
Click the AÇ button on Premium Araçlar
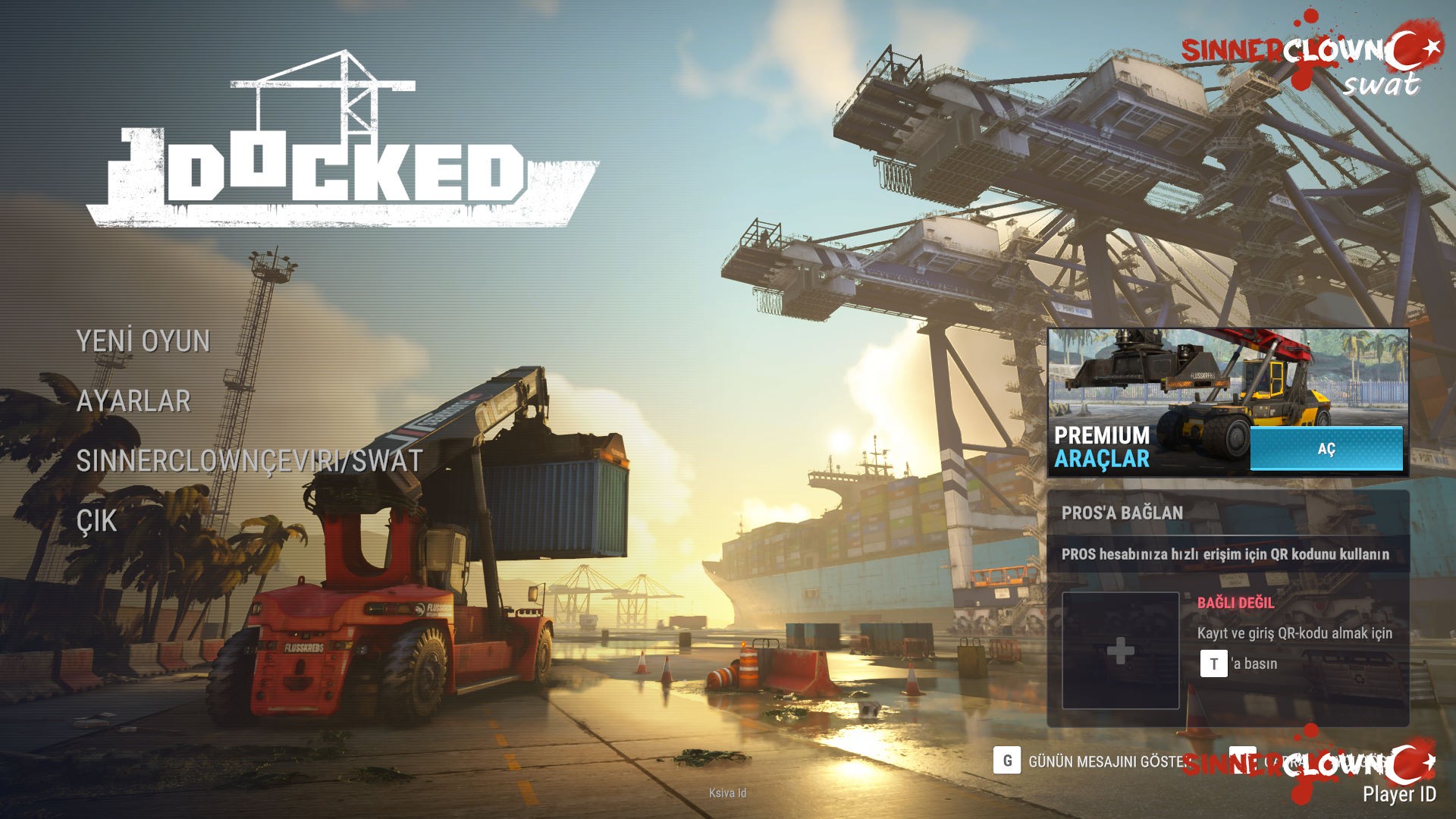pyautogui.click(x=1326, y=449)
